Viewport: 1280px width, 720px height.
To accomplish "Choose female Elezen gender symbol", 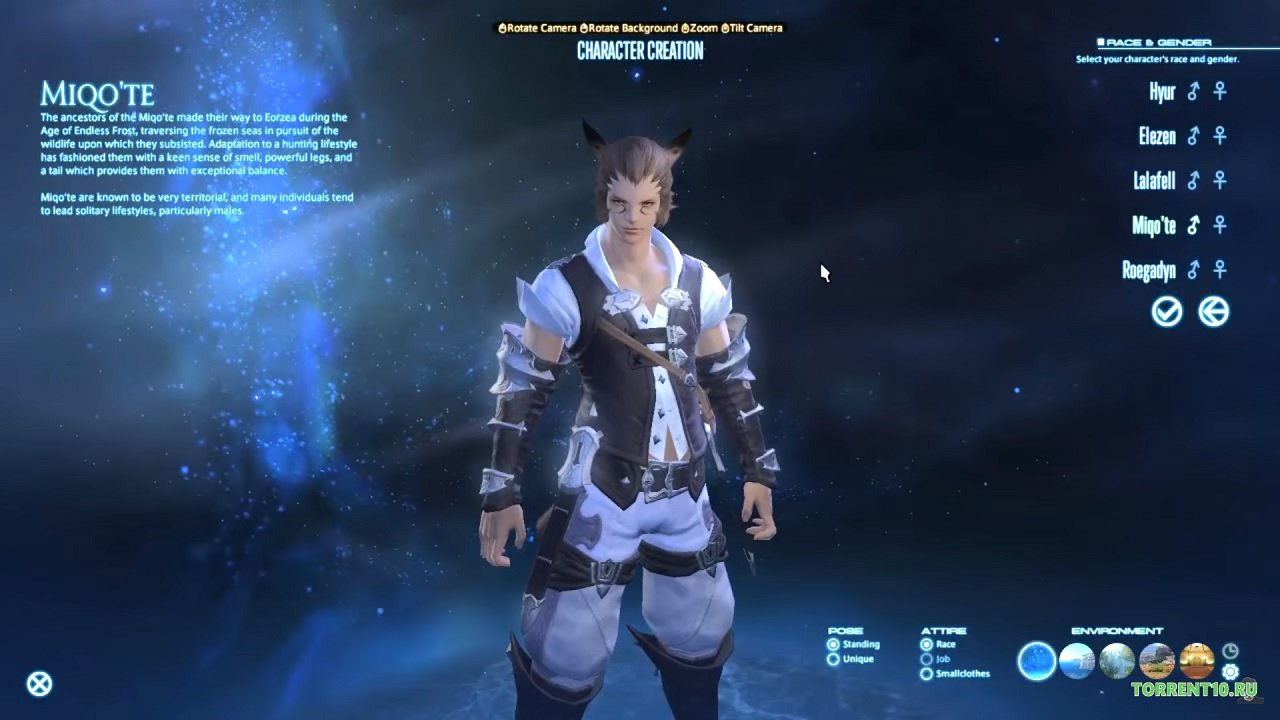I will (x=1220, y=136).
